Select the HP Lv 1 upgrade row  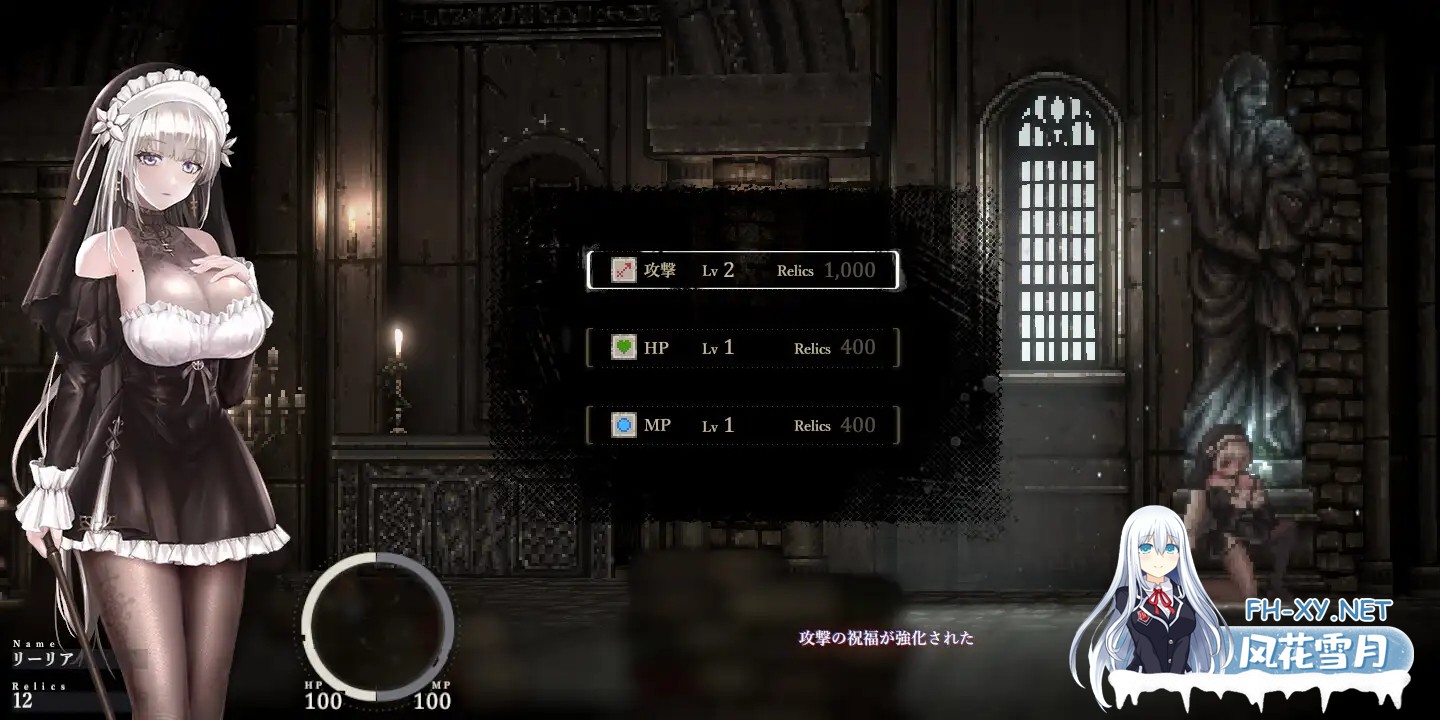743,347
